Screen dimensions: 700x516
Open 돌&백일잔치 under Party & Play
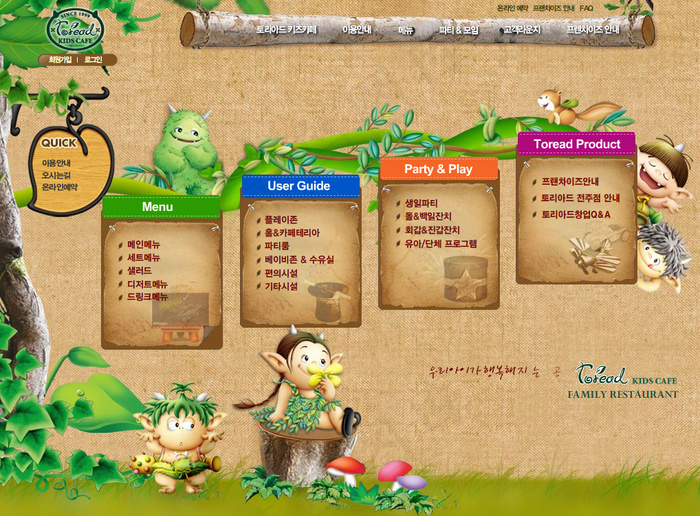427,216
